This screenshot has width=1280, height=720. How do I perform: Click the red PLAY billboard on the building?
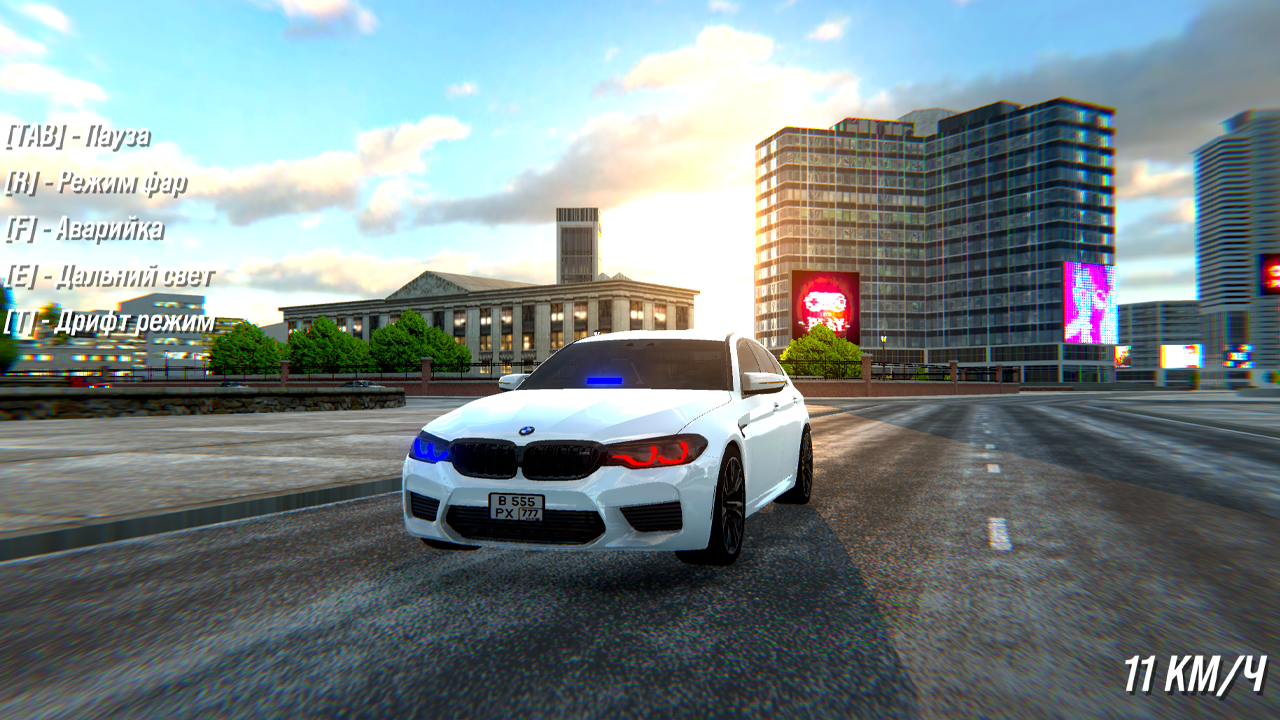point(827,305)
